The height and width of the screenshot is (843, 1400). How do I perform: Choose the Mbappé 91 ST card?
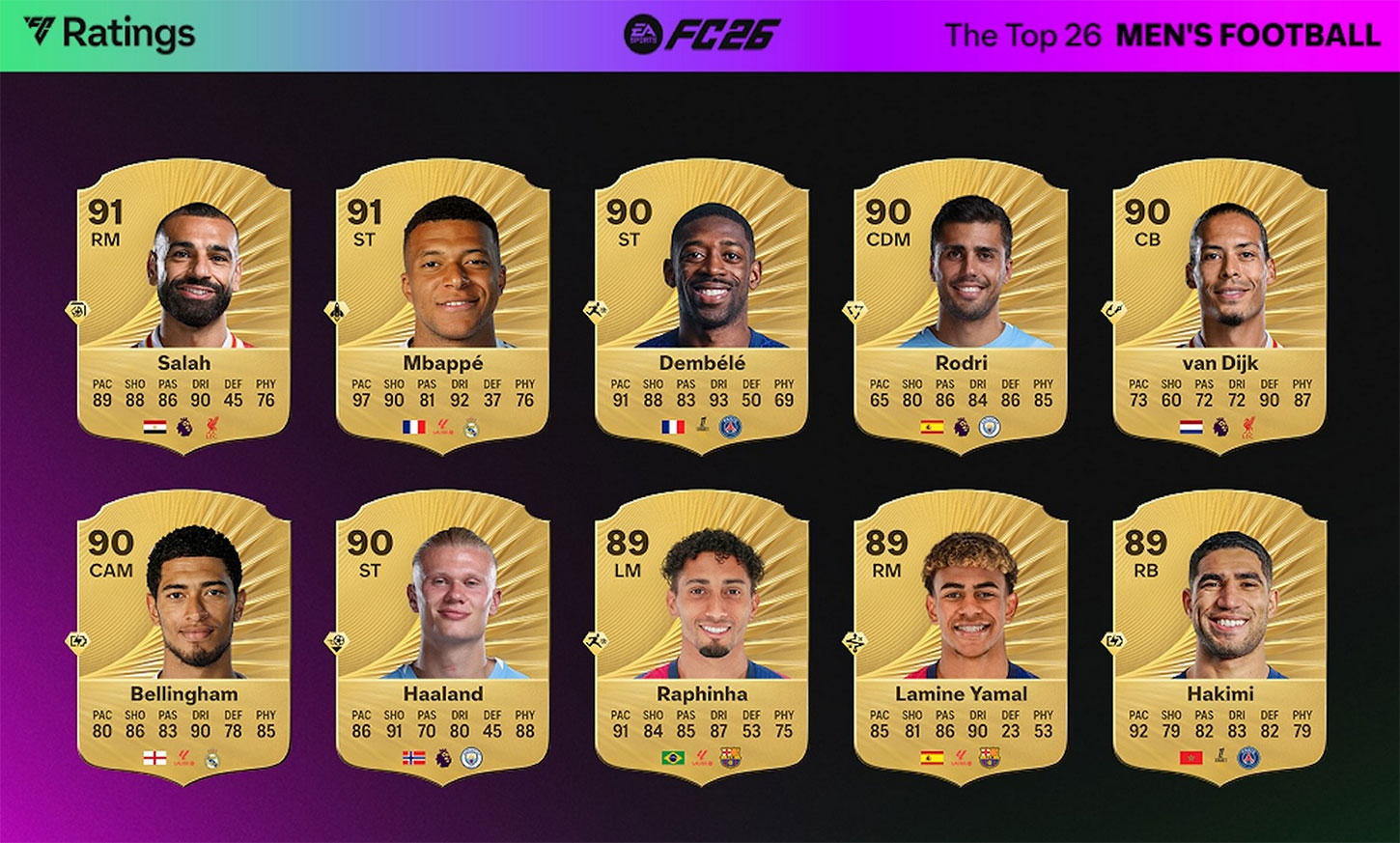443,301
